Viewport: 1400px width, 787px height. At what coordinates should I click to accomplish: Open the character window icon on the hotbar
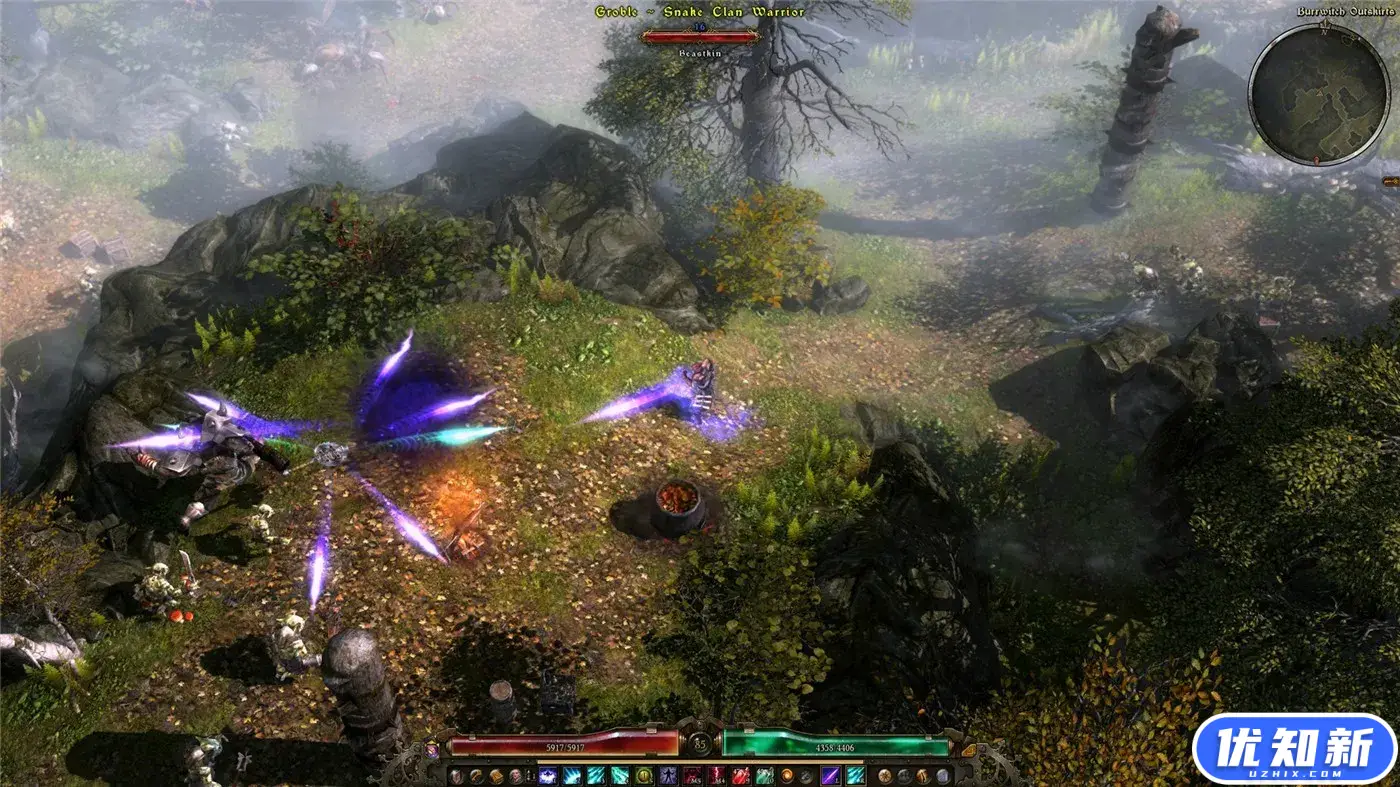[457, 776]
